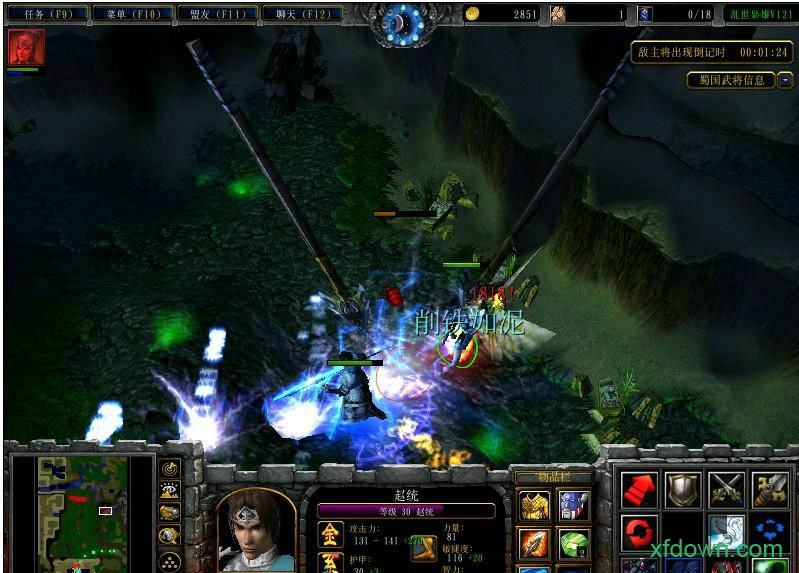Collapse the 蜀国武将信息 panel with its arrow
The image size is (799, 573).
(785, 80)
